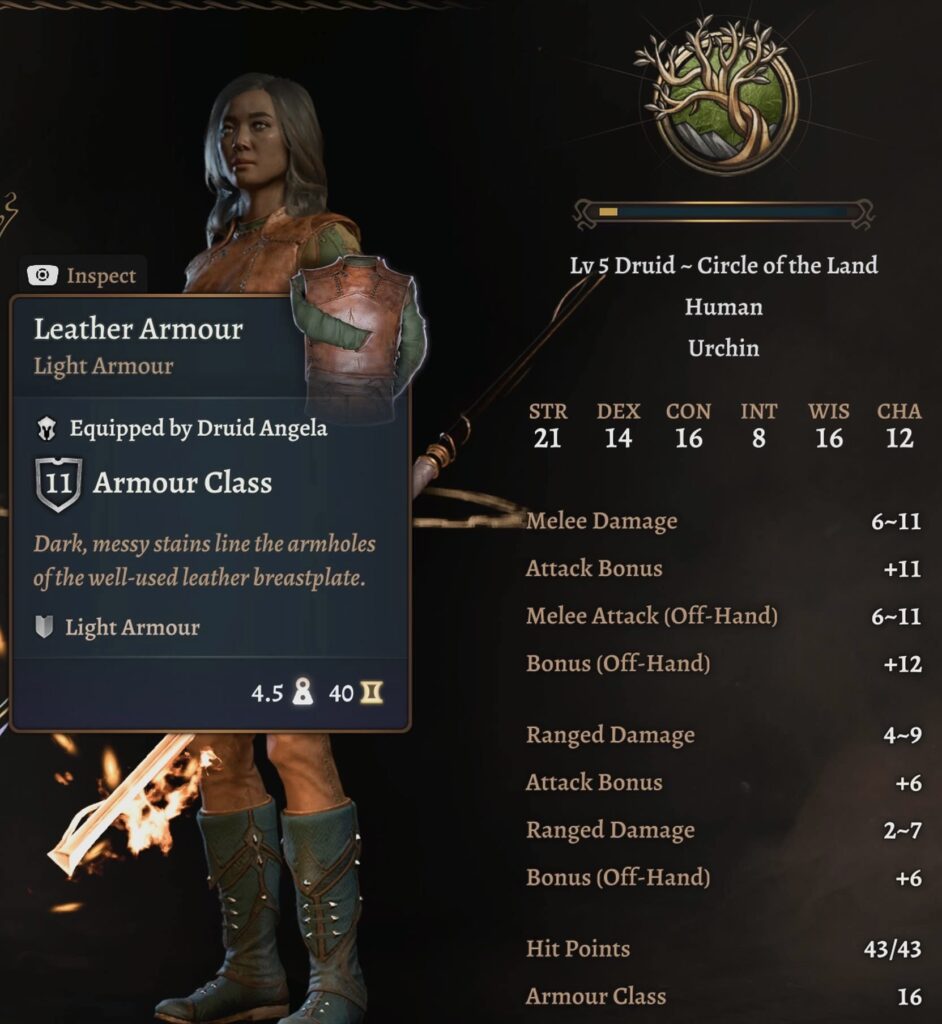
Task: Select the STR ability score
Action: pyautogui.click(x=547, y=426)
